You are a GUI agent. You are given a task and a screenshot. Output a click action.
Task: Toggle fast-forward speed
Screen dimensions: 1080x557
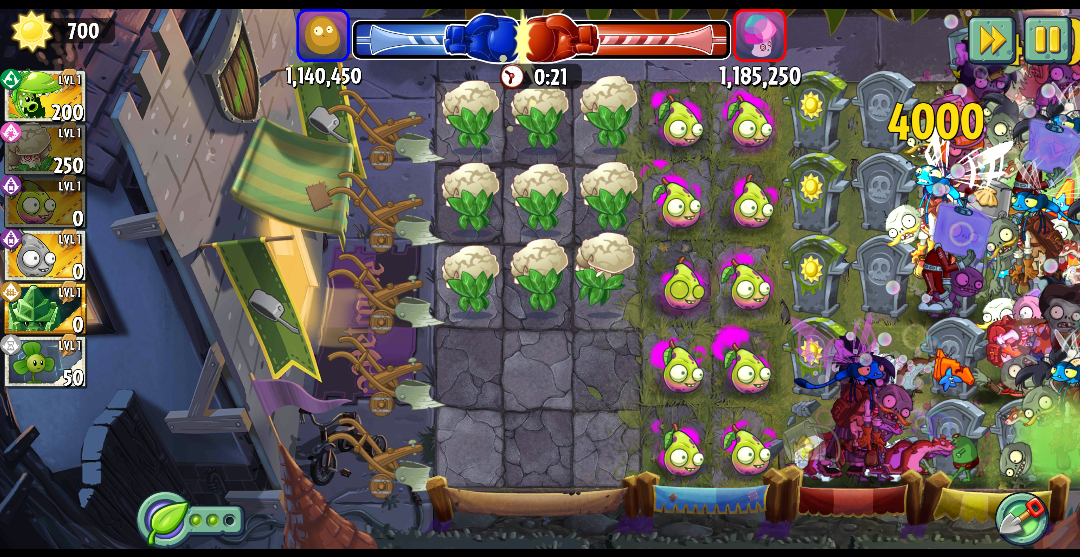991,40
